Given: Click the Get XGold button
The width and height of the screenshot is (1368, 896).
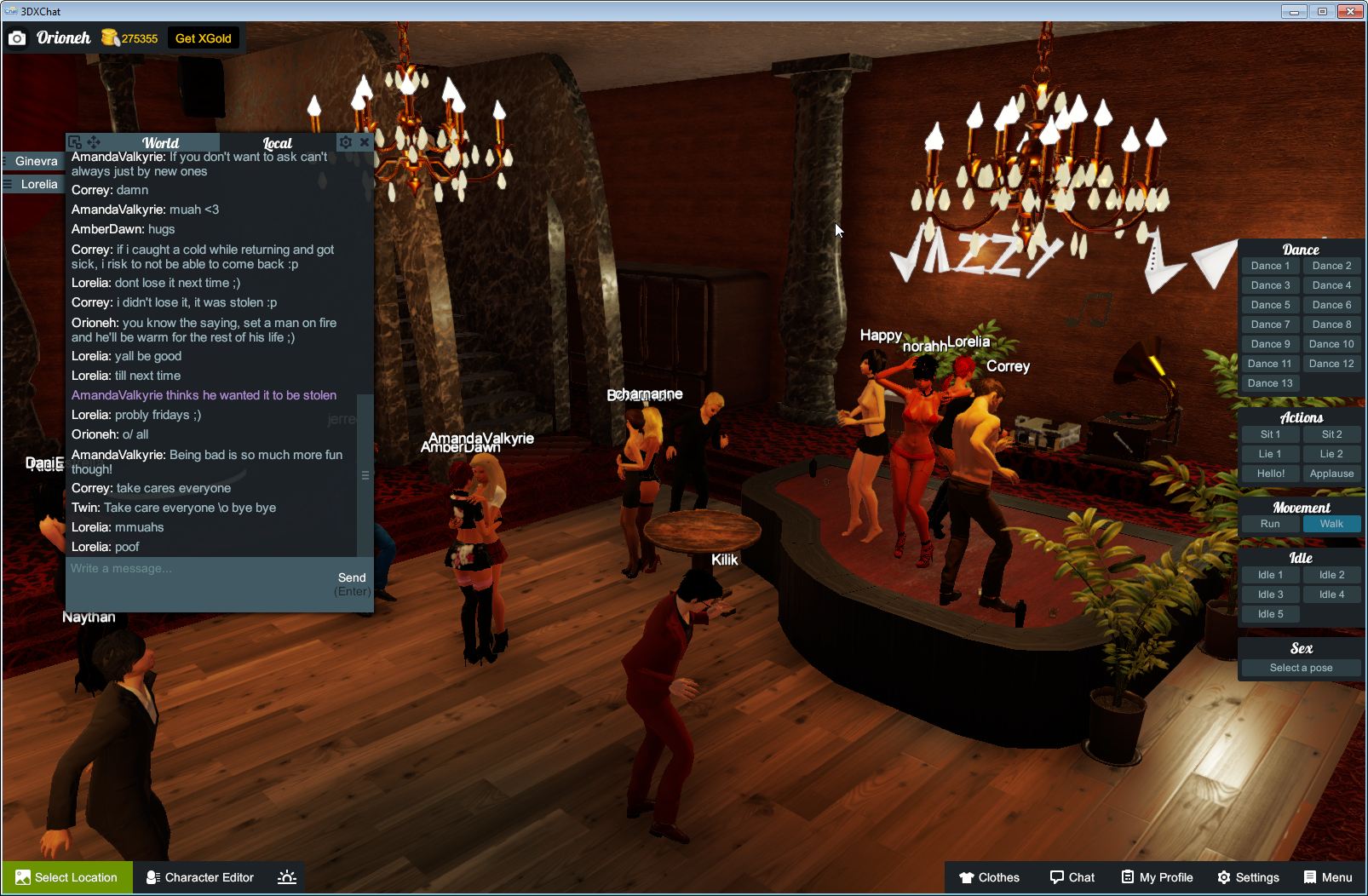Looking at the screenshot, I should click(x=204, y=37).
